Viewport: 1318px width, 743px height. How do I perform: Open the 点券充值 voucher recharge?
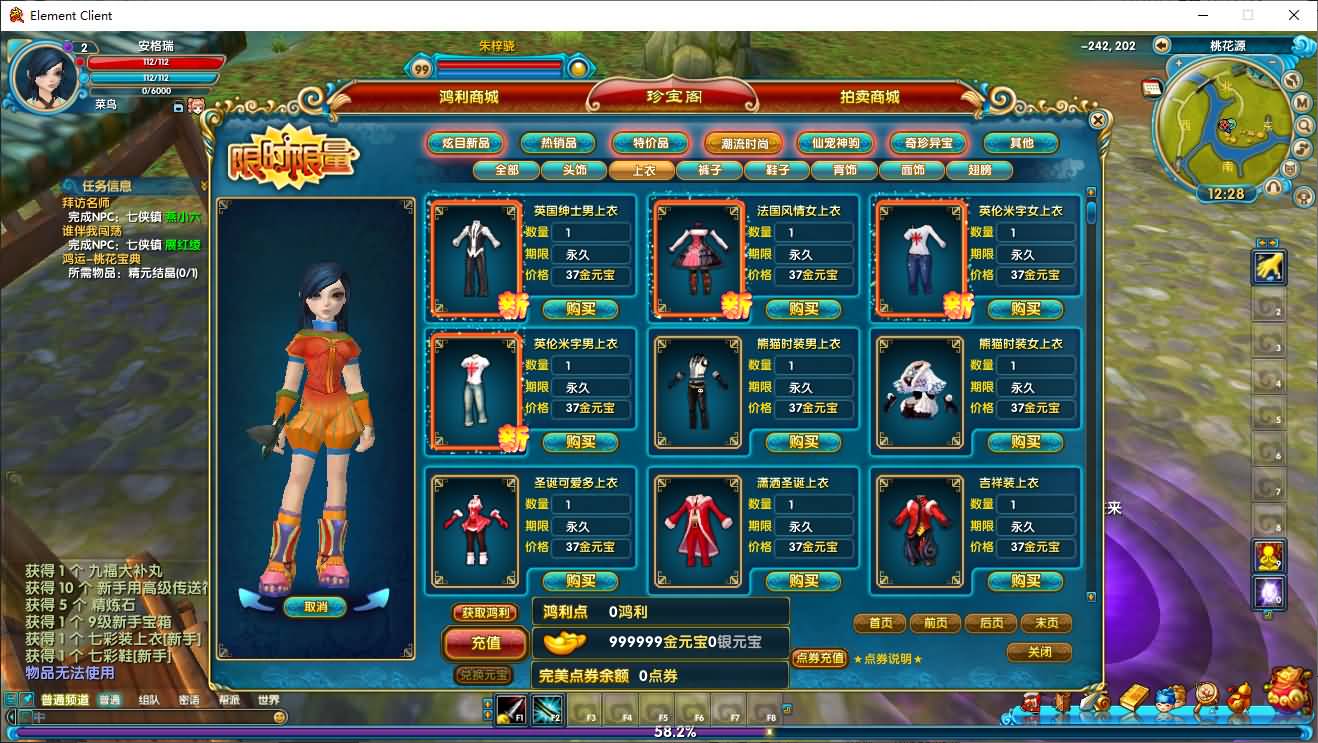coord(819,658)
